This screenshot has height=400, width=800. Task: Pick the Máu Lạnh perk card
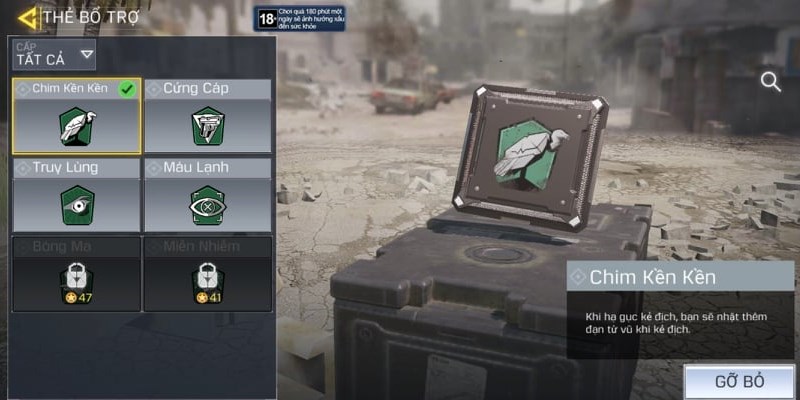tap(208, 195)
